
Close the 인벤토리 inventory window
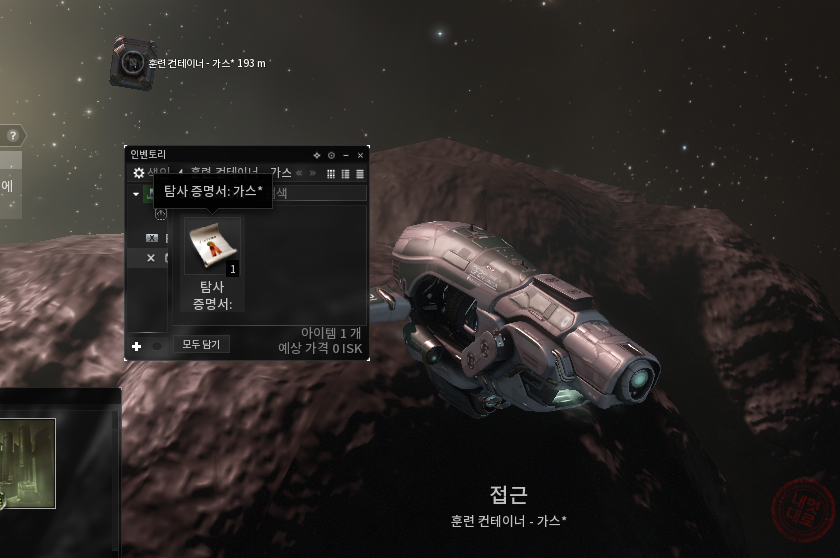tap(361, 155)
